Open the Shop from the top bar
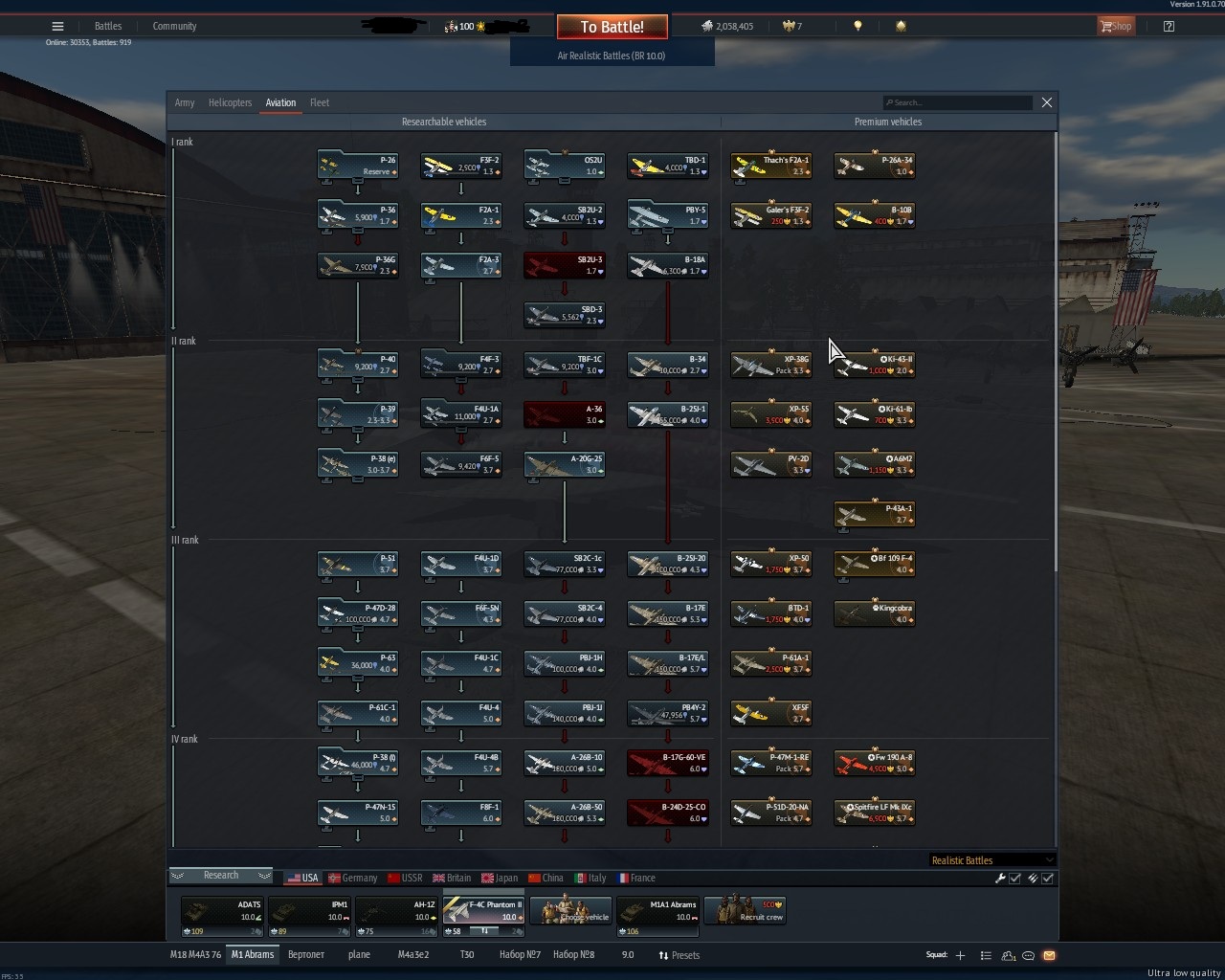This screenshot has width=1225, height=980. [1116, 26]
